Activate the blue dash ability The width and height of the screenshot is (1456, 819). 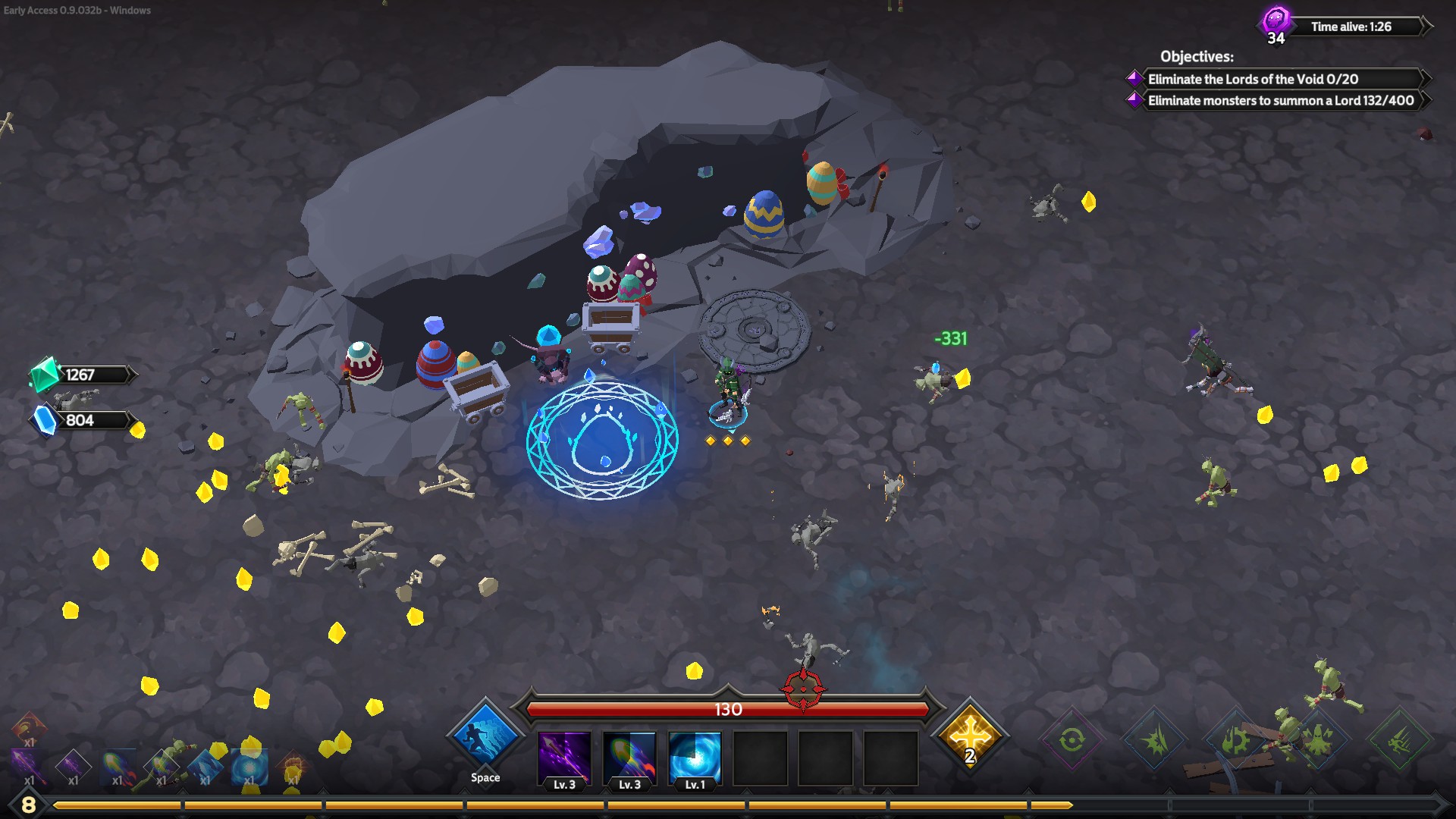(485, 738)
